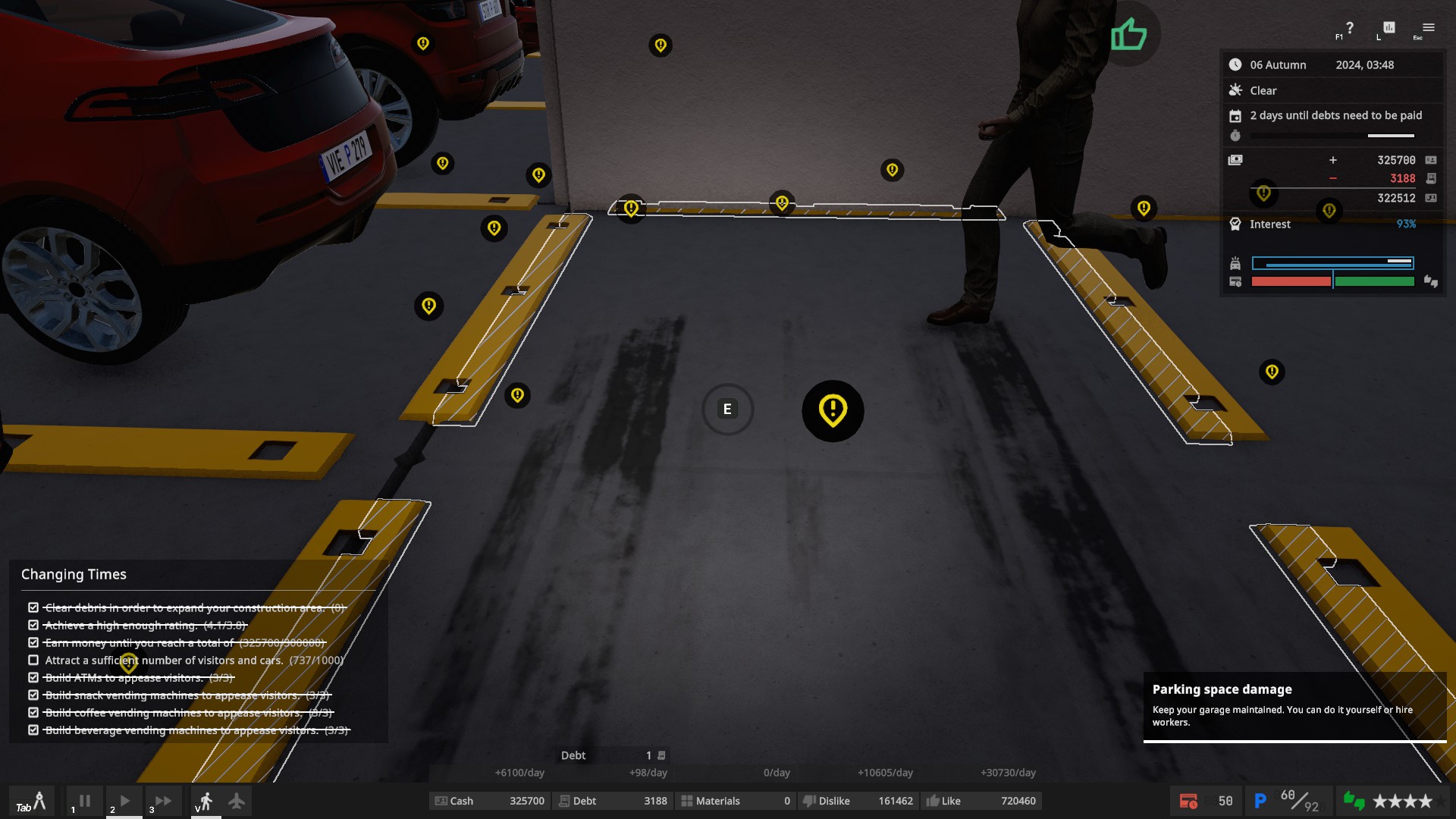This screenshot has width=1456, height=819.
Task: Uncheck the 'Build ATMs to appease visitors' checkbox
Action: point(33,678)
